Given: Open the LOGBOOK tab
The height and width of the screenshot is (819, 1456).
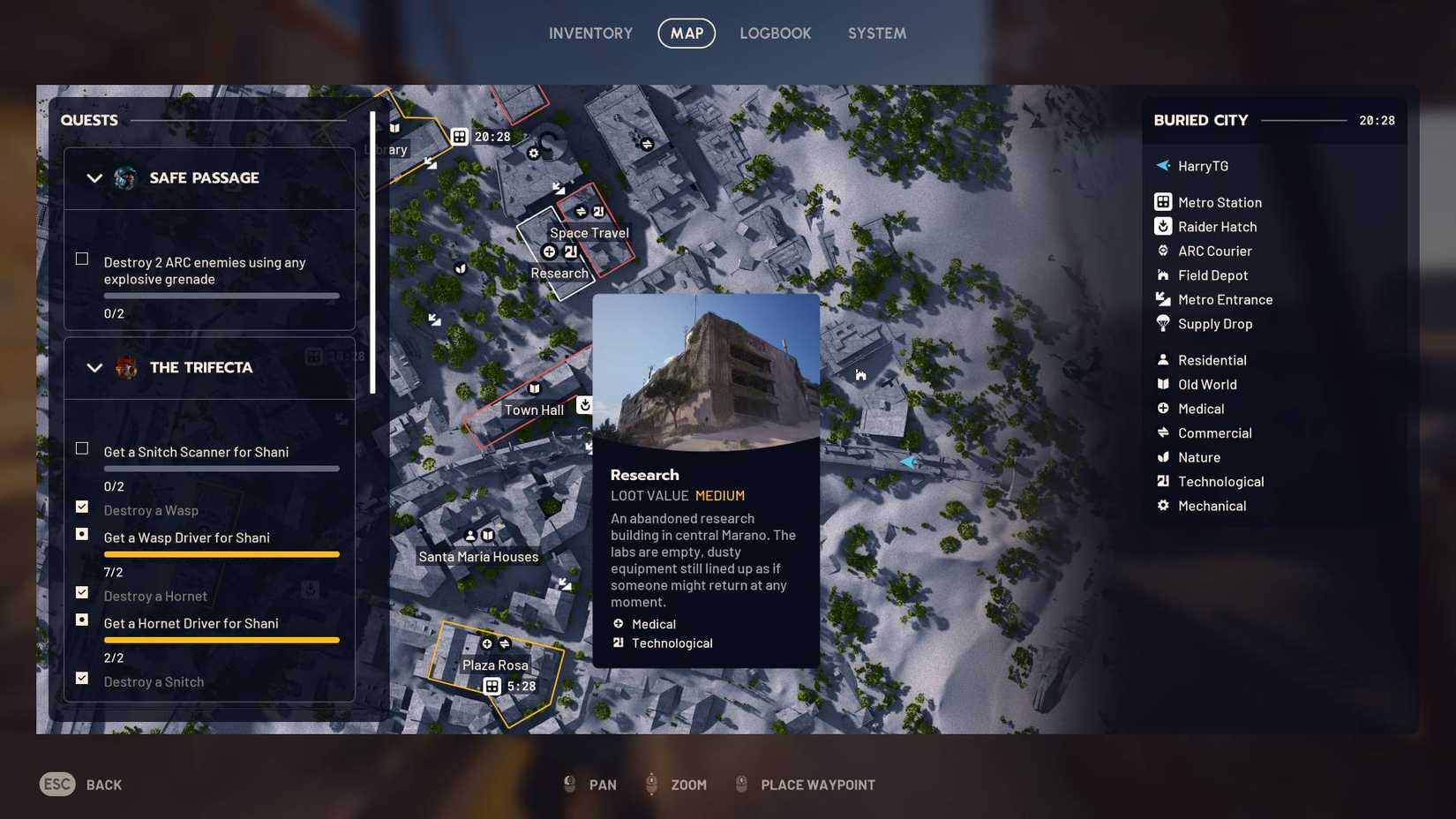Looking at the screenshot, I should [x=775, y=33].
